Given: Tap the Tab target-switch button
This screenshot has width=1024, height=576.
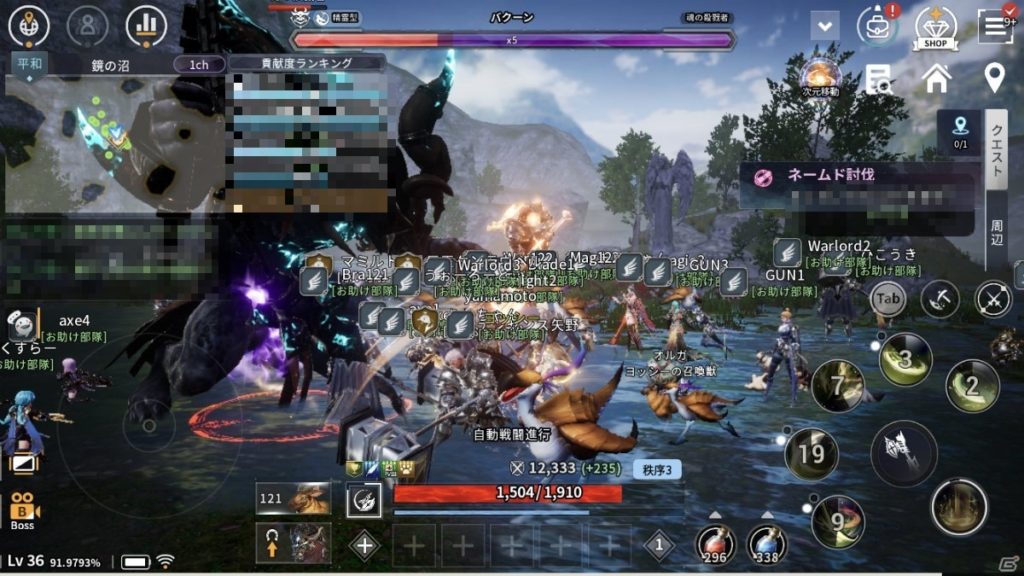Looking at the screenshot, I should tap(887, 297).
